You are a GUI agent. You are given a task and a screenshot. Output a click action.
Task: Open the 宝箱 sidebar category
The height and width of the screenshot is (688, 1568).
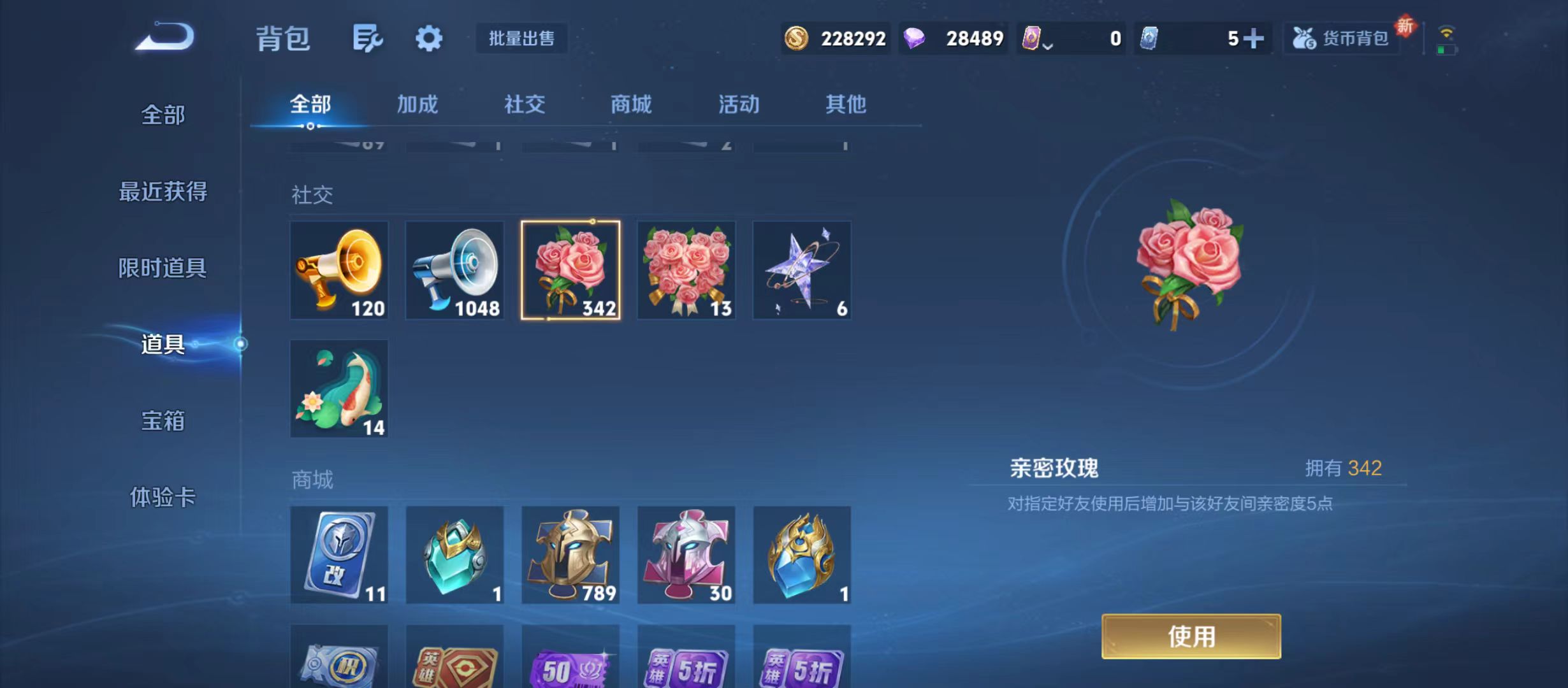click(x=163, y=420)
